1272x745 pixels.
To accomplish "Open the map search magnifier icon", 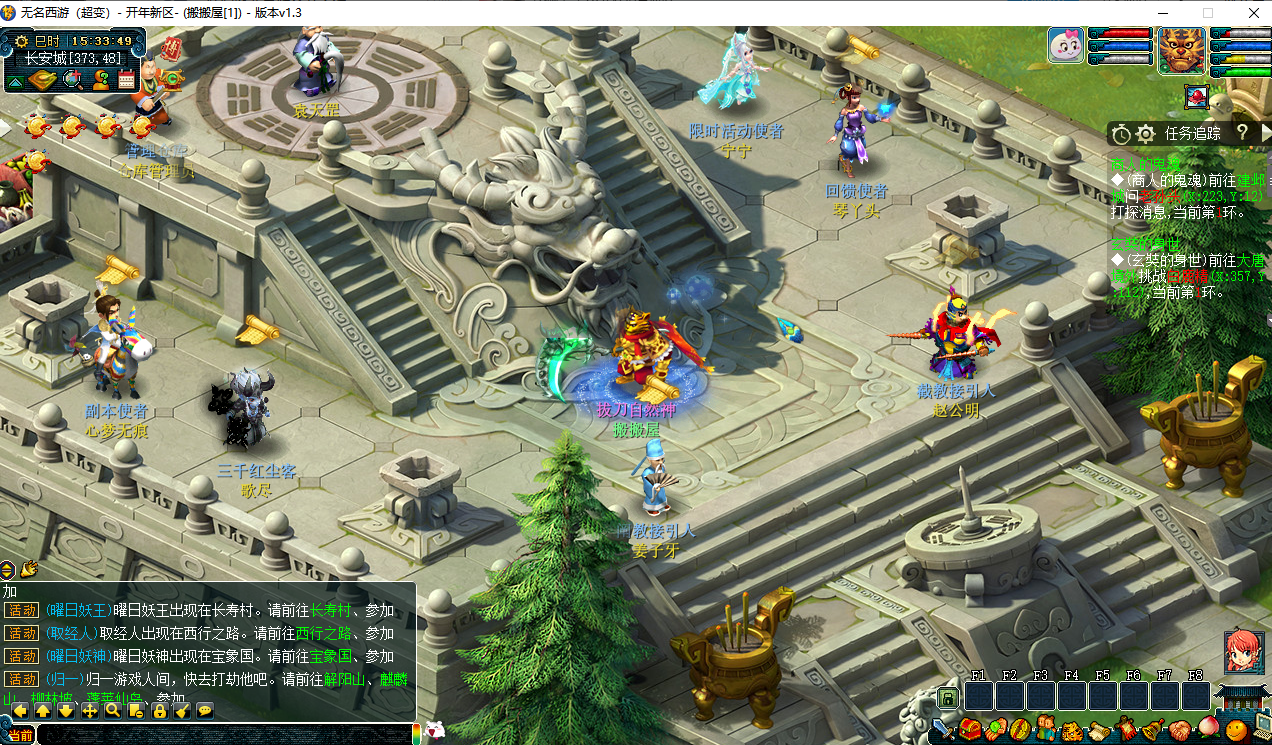I will (x=73, y=81).
